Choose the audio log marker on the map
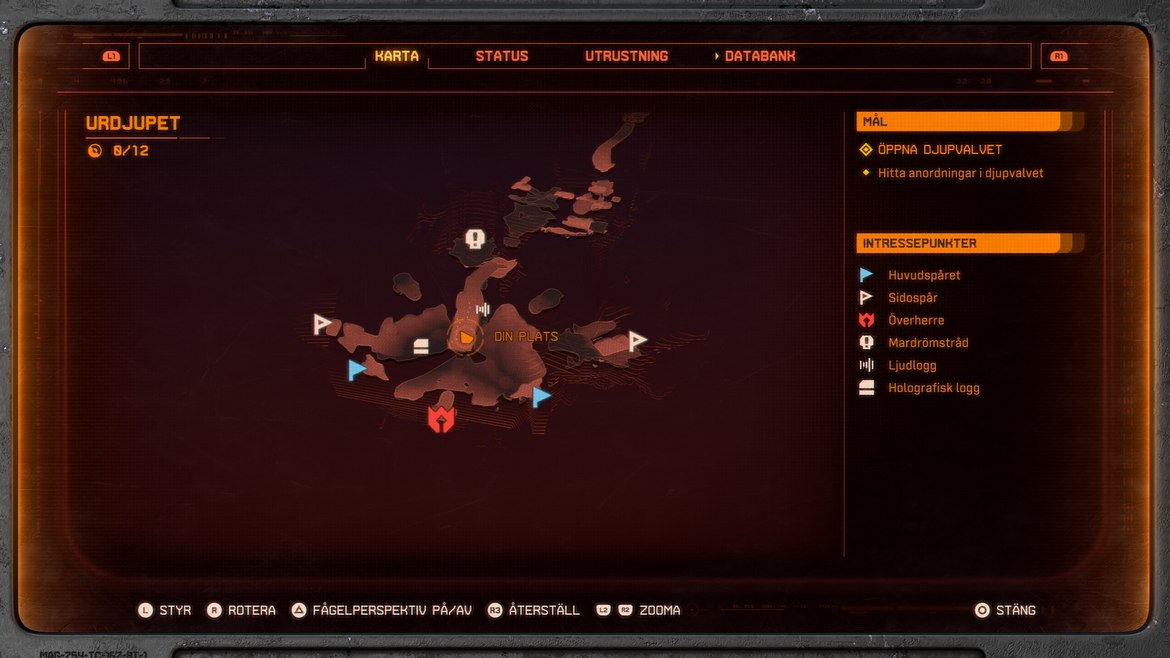Viewport: 1170px width, 658px height. (484, 310)
